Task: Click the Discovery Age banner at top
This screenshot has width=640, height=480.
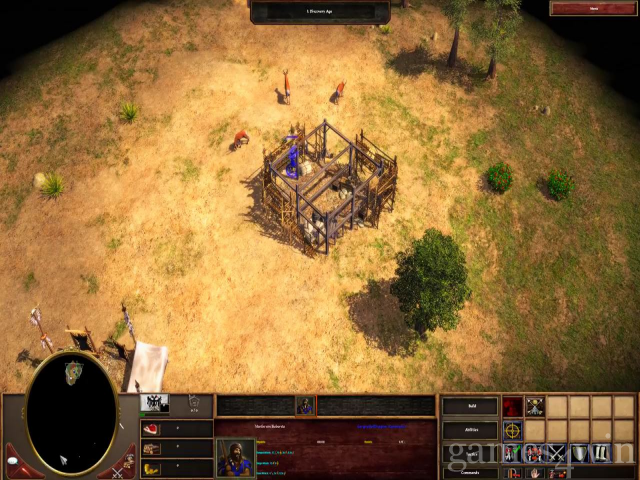Action: [x=320, y=10]
